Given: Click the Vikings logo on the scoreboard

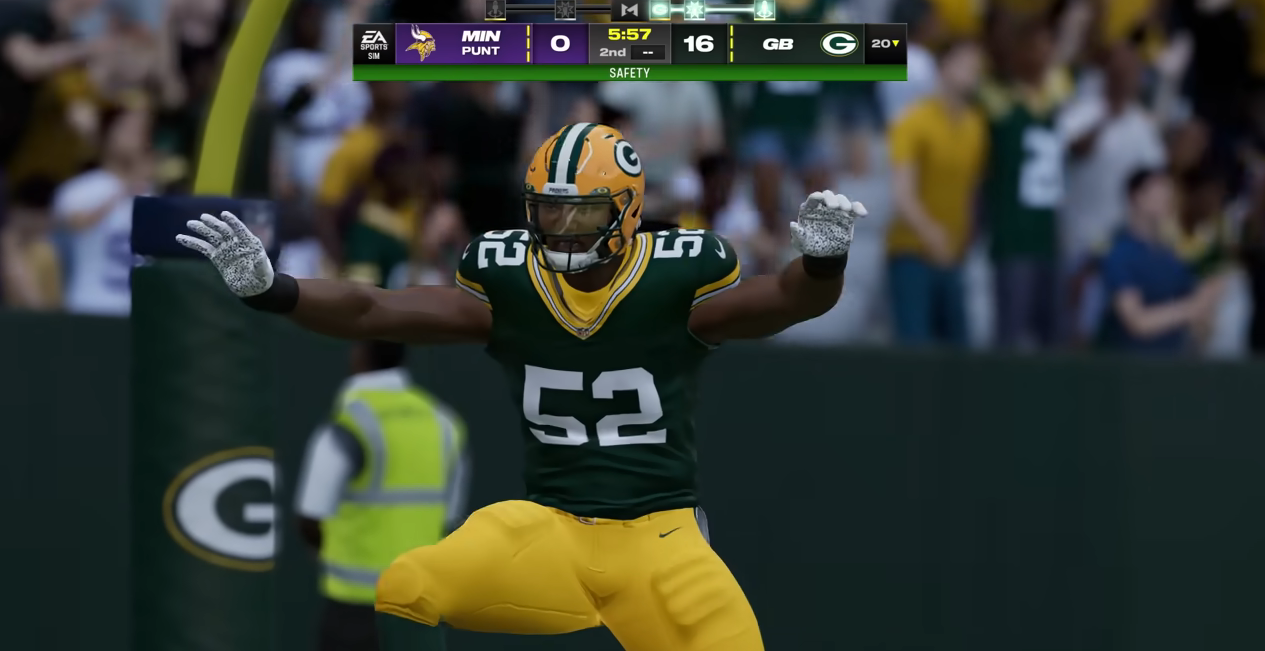Looking at the screenshot, I should pyautogui.click(x=421, y=44).
